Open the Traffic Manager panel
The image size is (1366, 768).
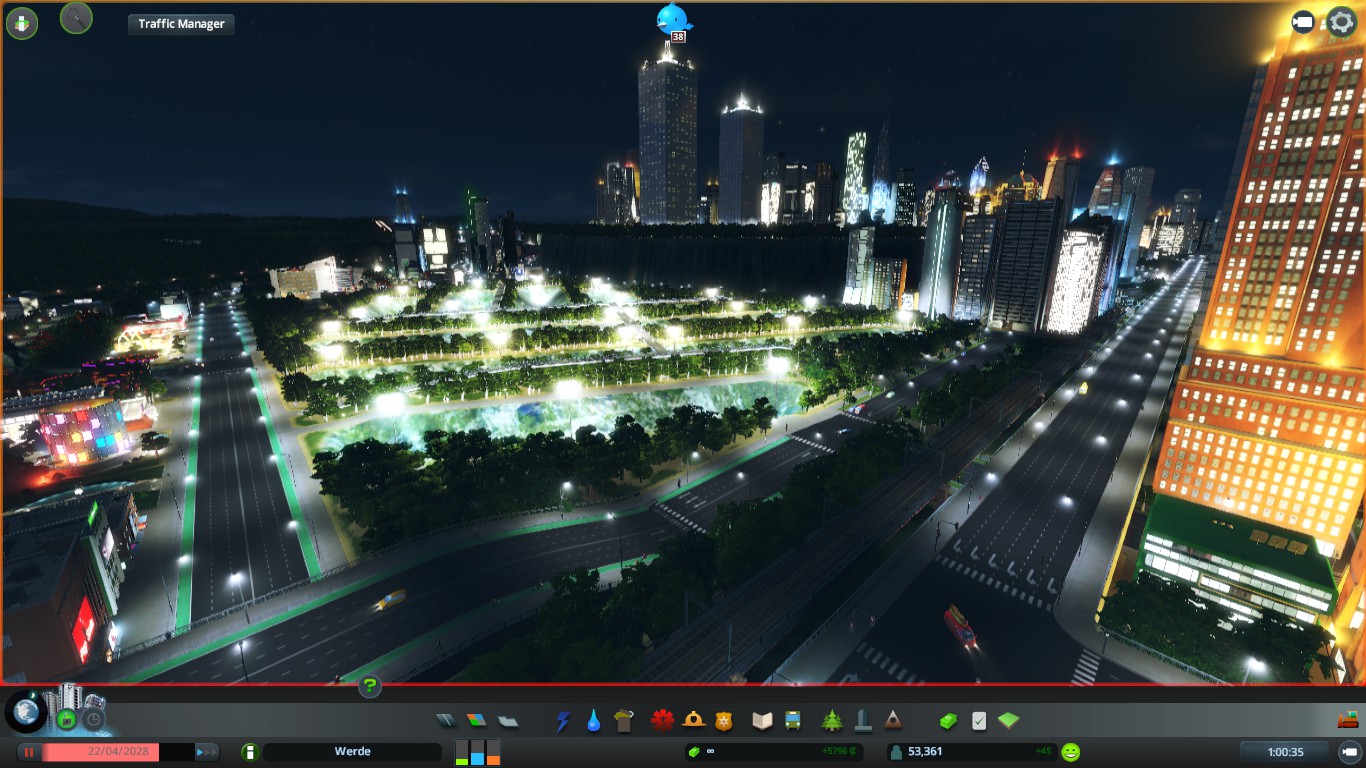[x=181, y=24]
